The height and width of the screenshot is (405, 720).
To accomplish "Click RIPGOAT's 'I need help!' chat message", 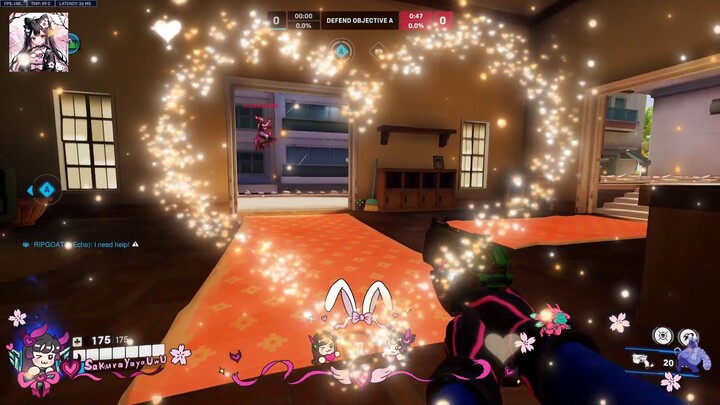I will coord(85,243).
